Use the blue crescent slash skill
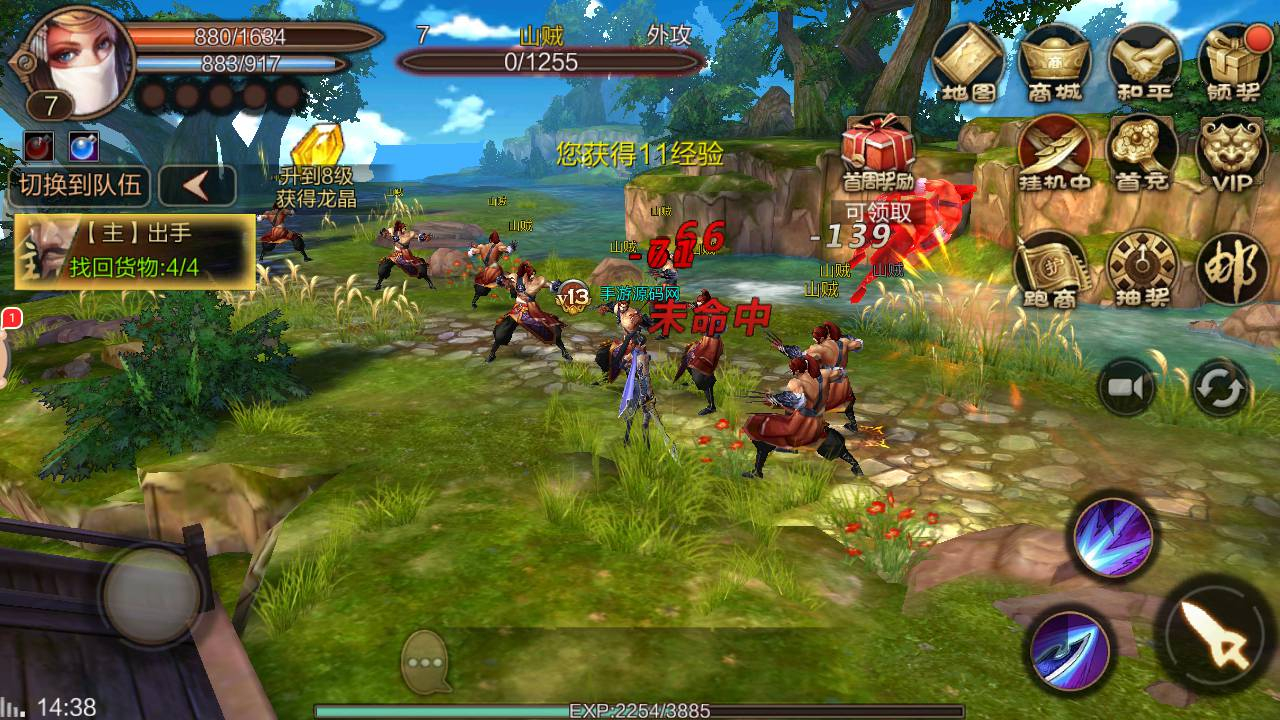The image size is (1280, 720). coord(1070,646)
